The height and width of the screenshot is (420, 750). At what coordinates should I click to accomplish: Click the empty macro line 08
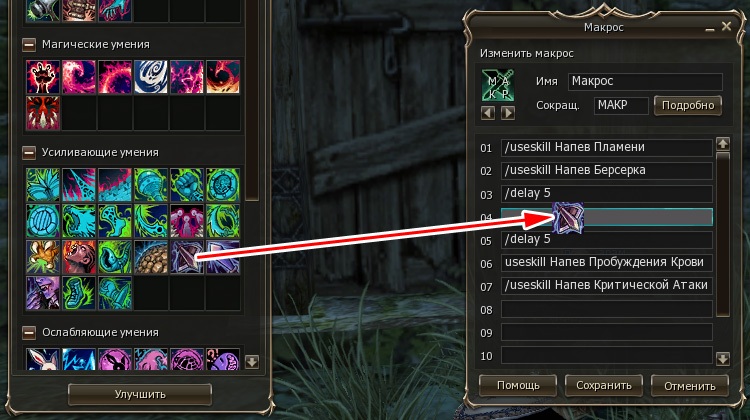pyautogui.click(x=606, y=309)
